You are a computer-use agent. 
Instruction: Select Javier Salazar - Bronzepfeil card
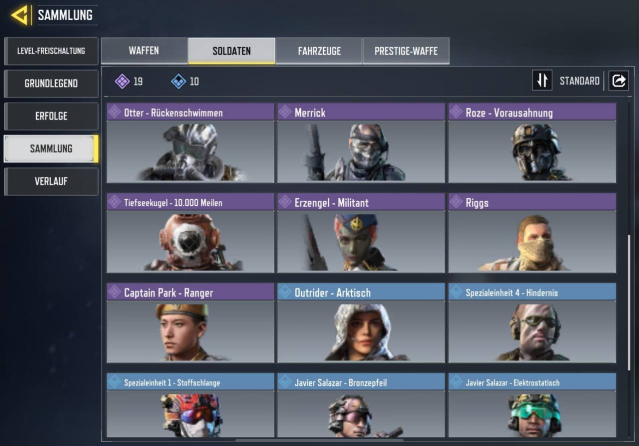[x=360, y=407]
